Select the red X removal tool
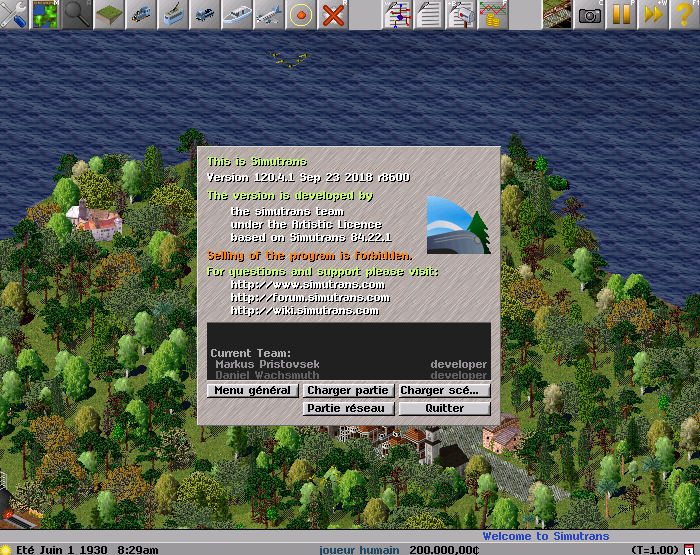Viewport: 700px width, 555px height. [333, 14]
